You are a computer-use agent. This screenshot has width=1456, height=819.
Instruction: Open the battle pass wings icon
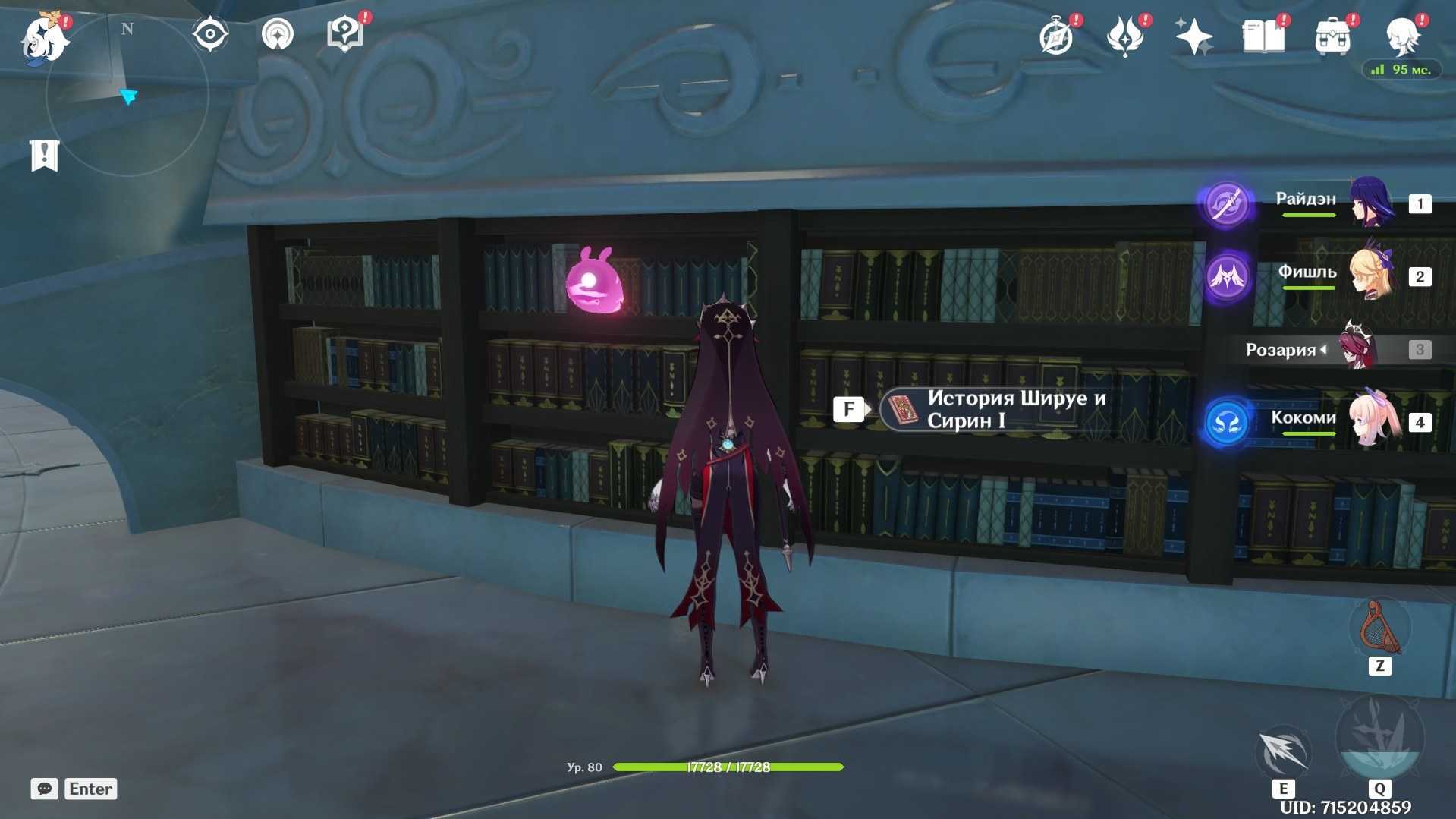[x=1125, y=36]
